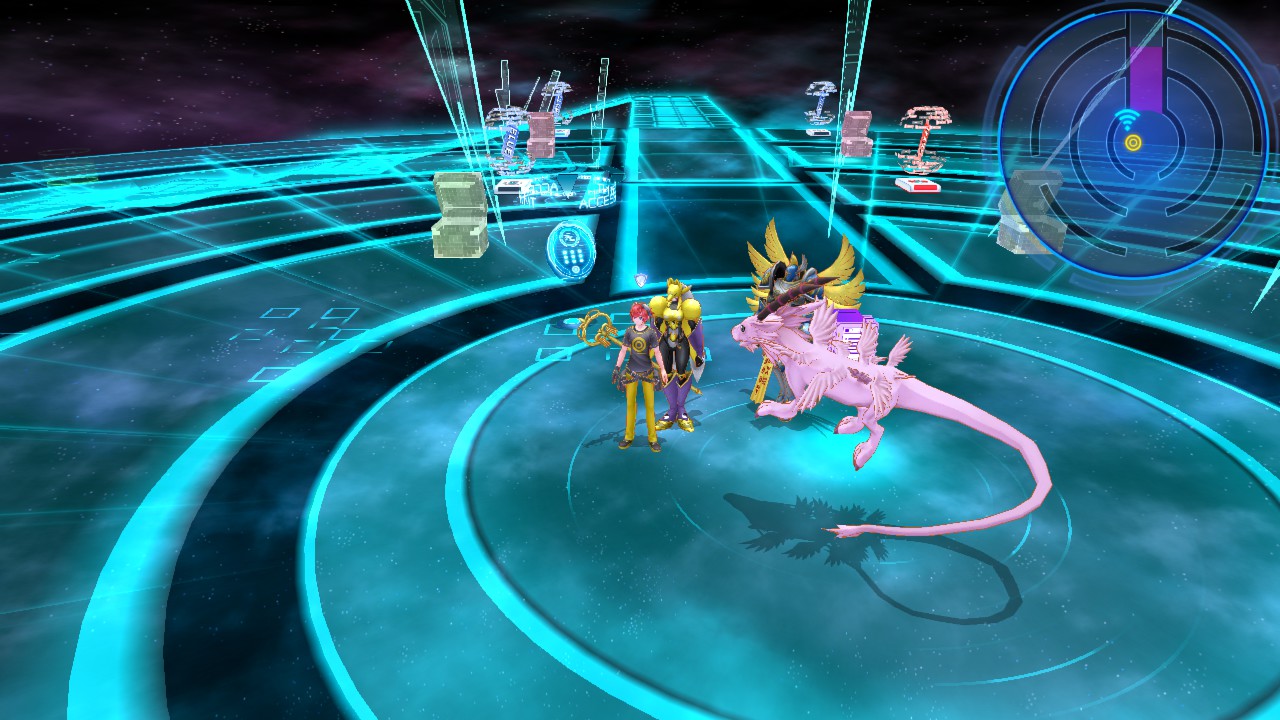Click the circular radar minimap
This screenshot has width=1280, height=720.
pyautogui.click(x=1132, y=143)
